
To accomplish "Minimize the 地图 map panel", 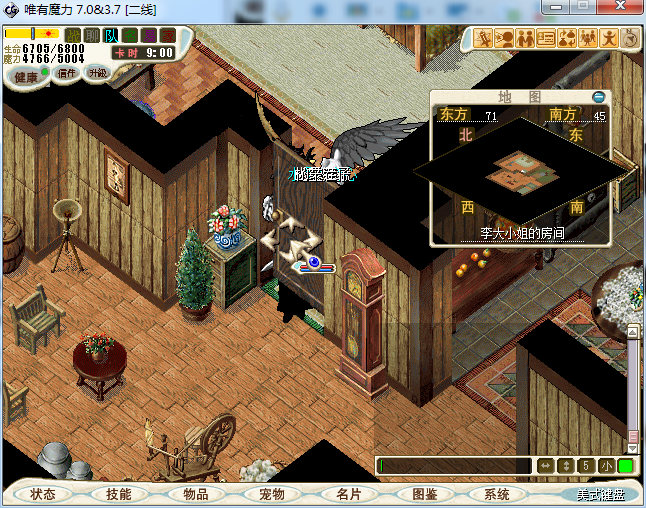I will [599, 97].
